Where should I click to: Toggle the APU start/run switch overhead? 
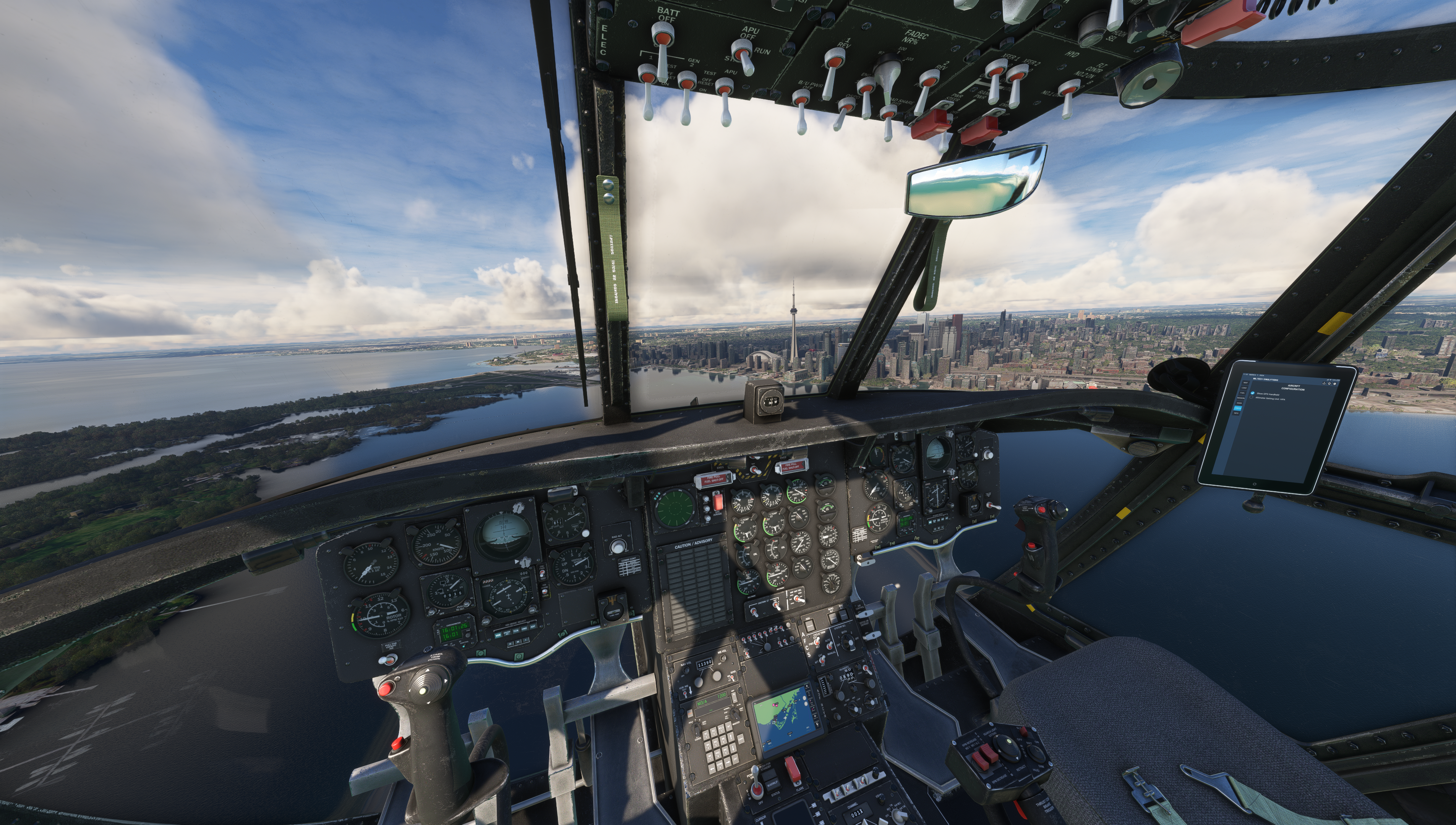[743, 57]
